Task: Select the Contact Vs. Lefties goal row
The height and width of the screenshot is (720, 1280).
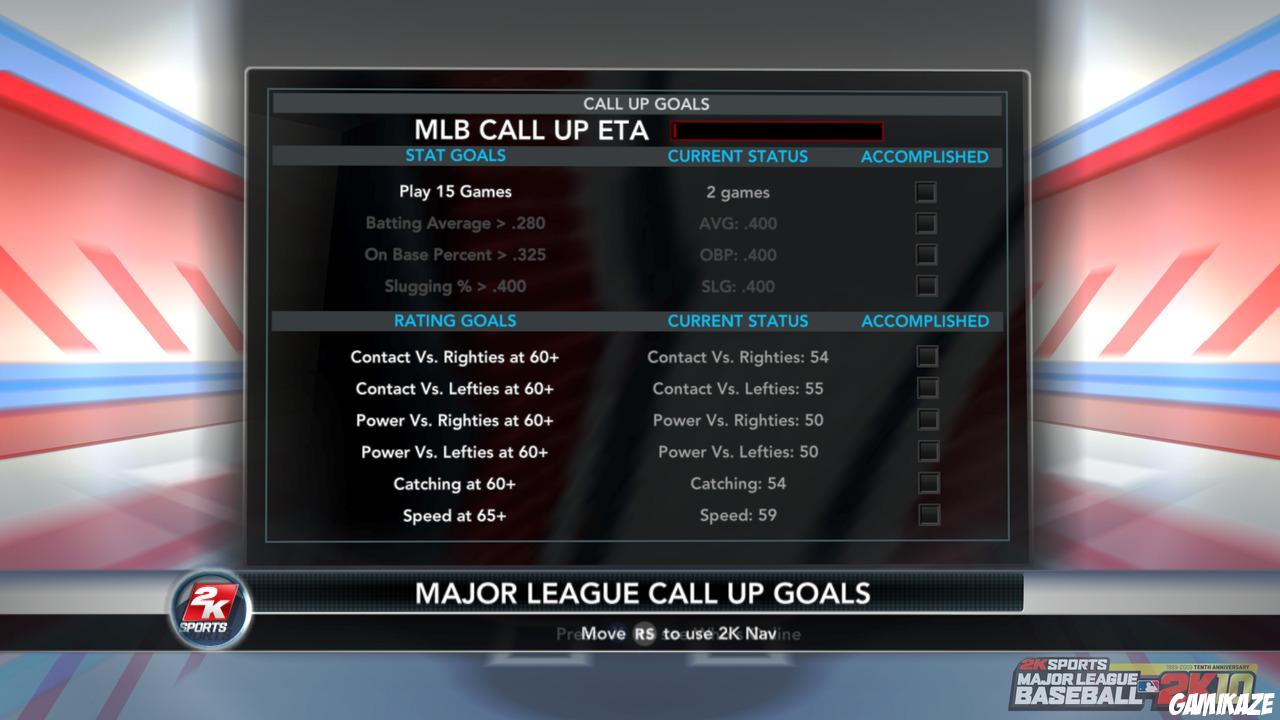Action: [x=454, y=388]
